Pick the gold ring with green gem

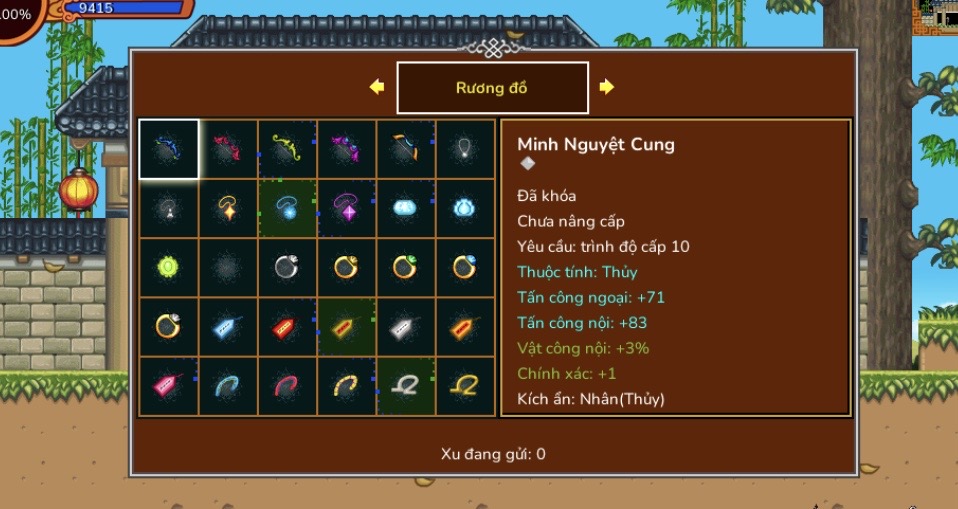[407, 267]
